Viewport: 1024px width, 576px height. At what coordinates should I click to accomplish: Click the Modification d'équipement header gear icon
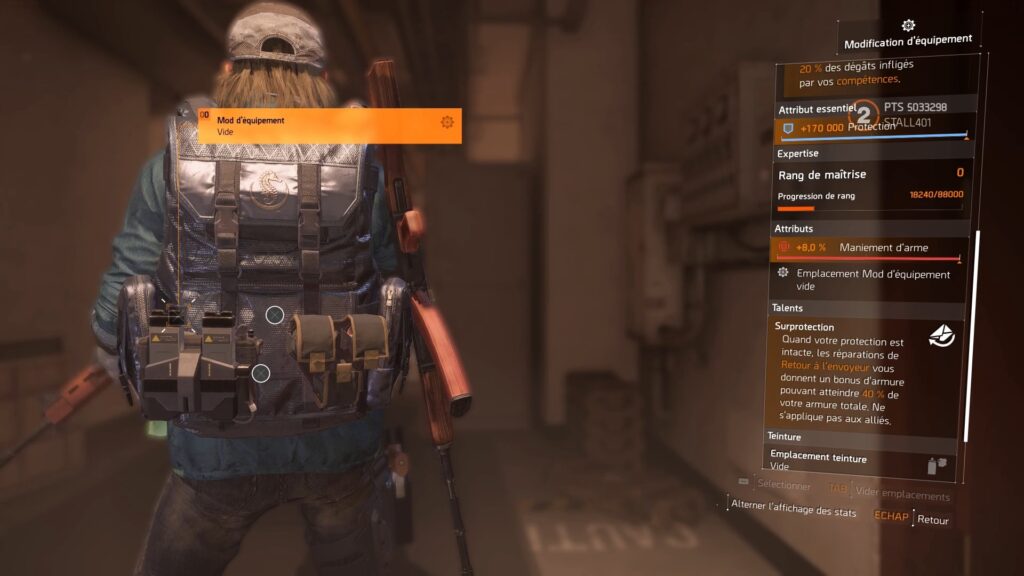[908, 25]
